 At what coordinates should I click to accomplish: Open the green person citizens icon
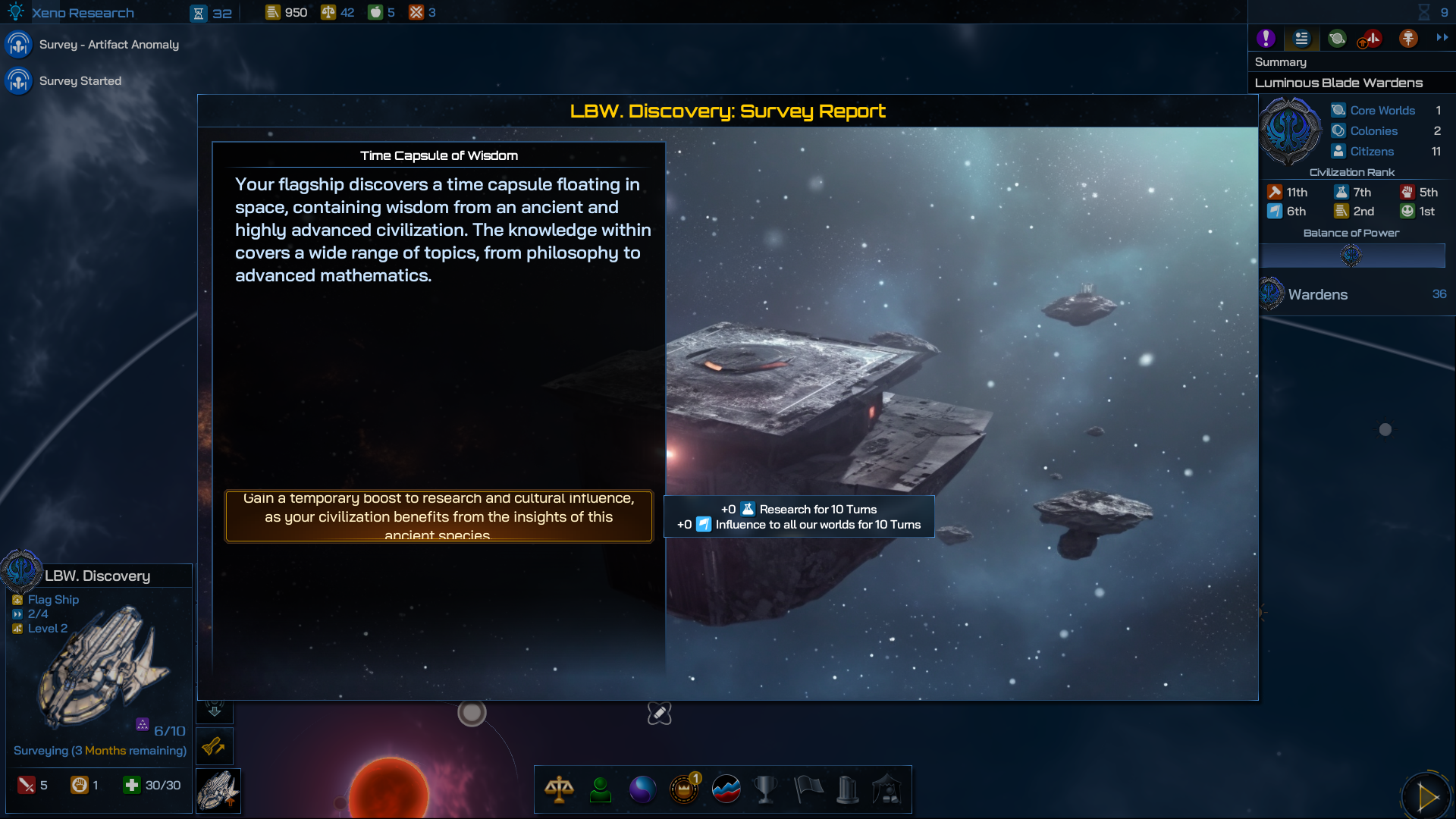[x=601, y=789]
